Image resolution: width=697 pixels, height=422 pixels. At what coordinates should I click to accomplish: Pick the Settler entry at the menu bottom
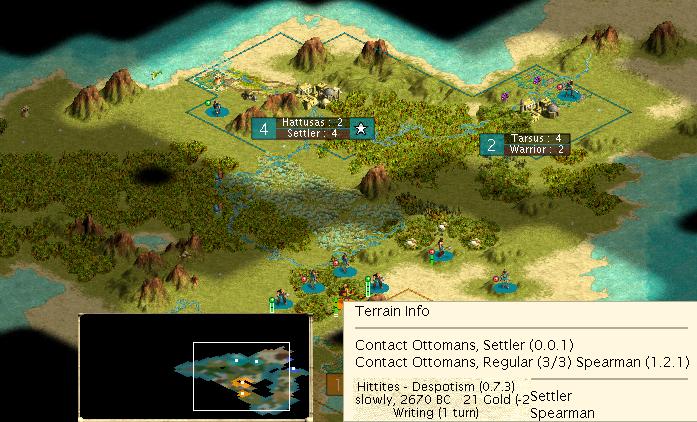pos(551,397)
